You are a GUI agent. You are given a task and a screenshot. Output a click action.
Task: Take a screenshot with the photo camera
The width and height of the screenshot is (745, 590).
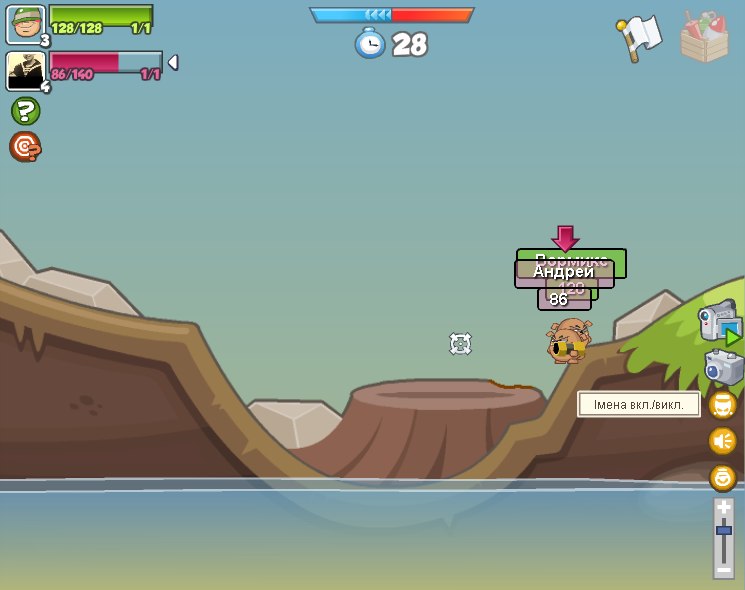click(x=723, y=368)
